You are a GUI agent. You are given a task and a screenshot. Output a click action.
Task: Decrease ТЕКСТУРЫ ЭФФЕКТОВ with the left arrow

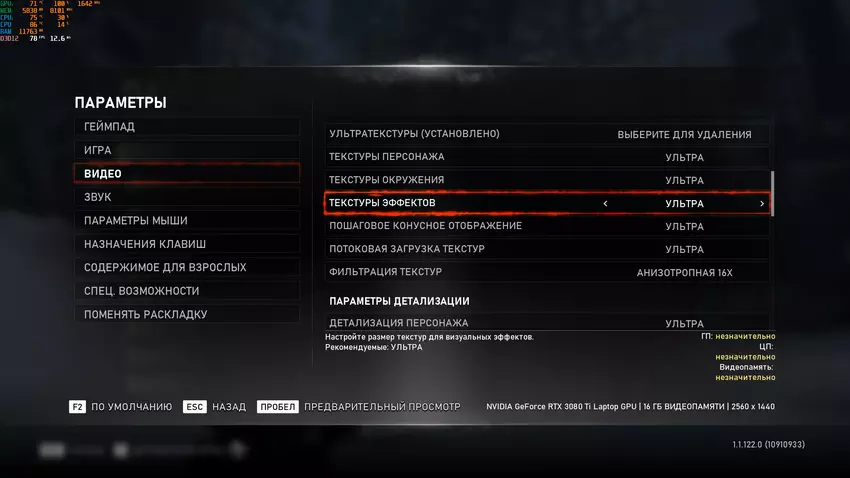(x=605, y=204)
